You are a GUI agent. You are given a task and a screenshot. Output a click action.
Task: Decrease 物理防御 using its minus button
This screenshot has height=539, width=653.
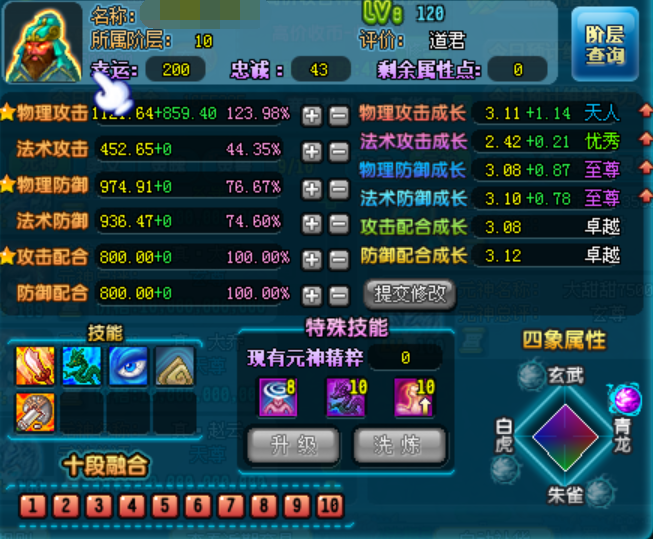pyautogui.click(x=338, y=187)
